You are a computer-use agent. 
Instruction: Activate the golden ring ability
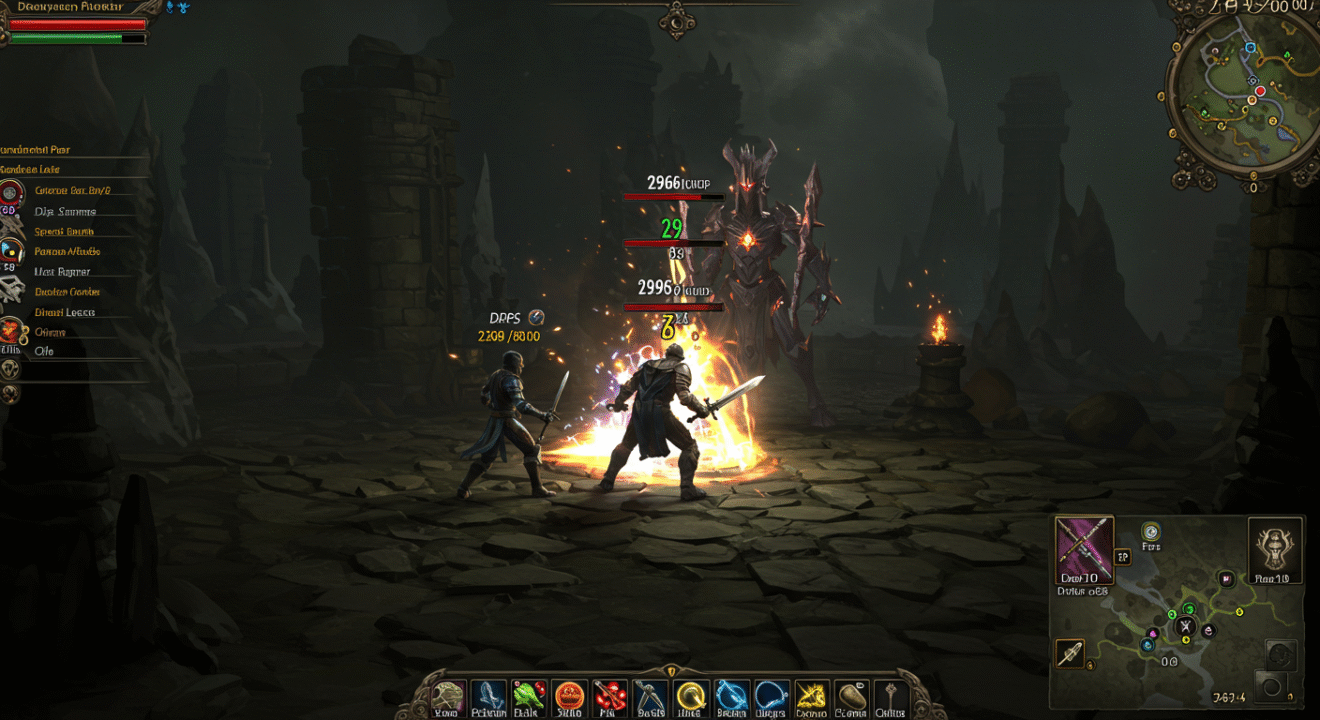(x=690, y=695)
